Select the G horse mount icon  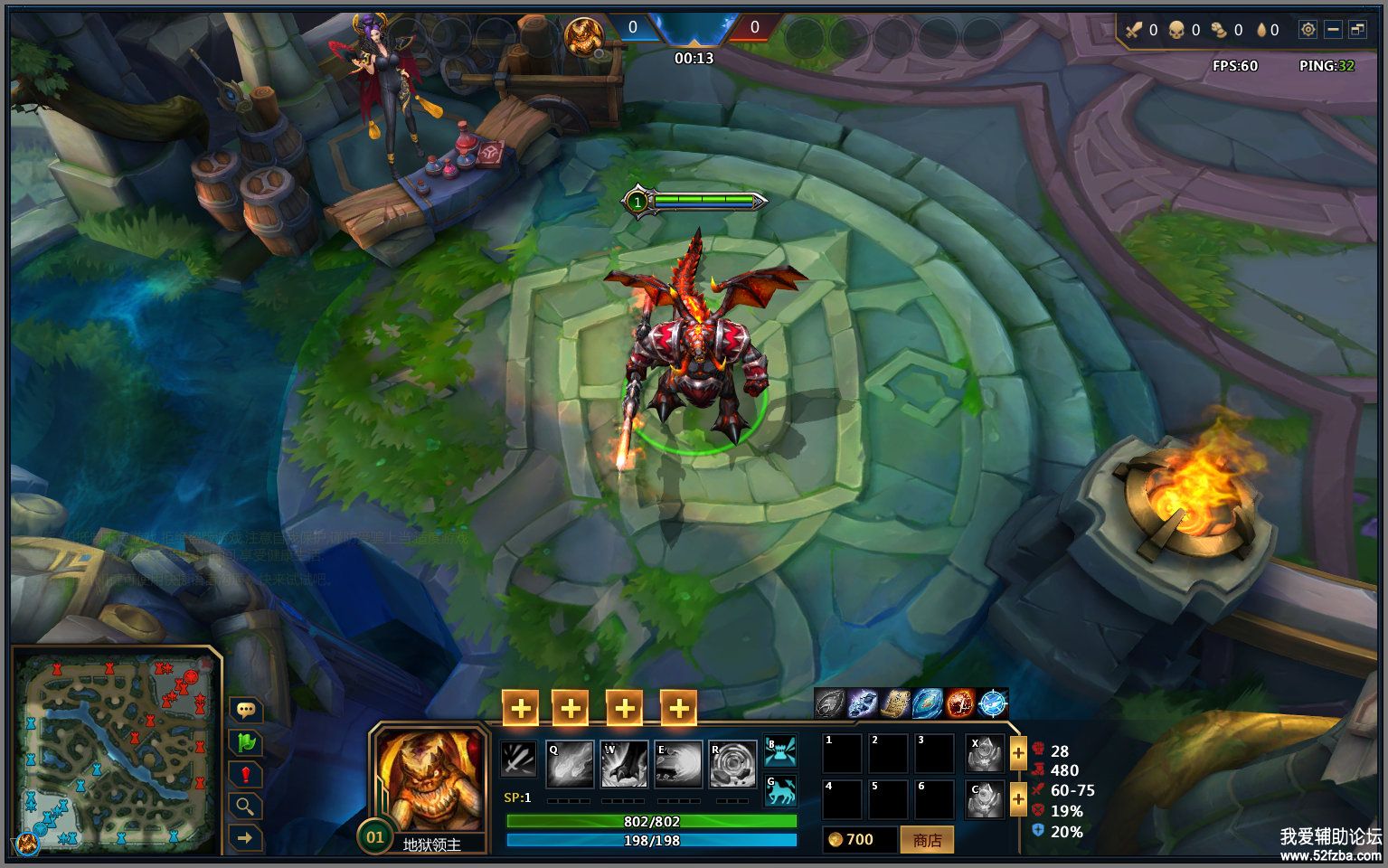coord(779,790)
